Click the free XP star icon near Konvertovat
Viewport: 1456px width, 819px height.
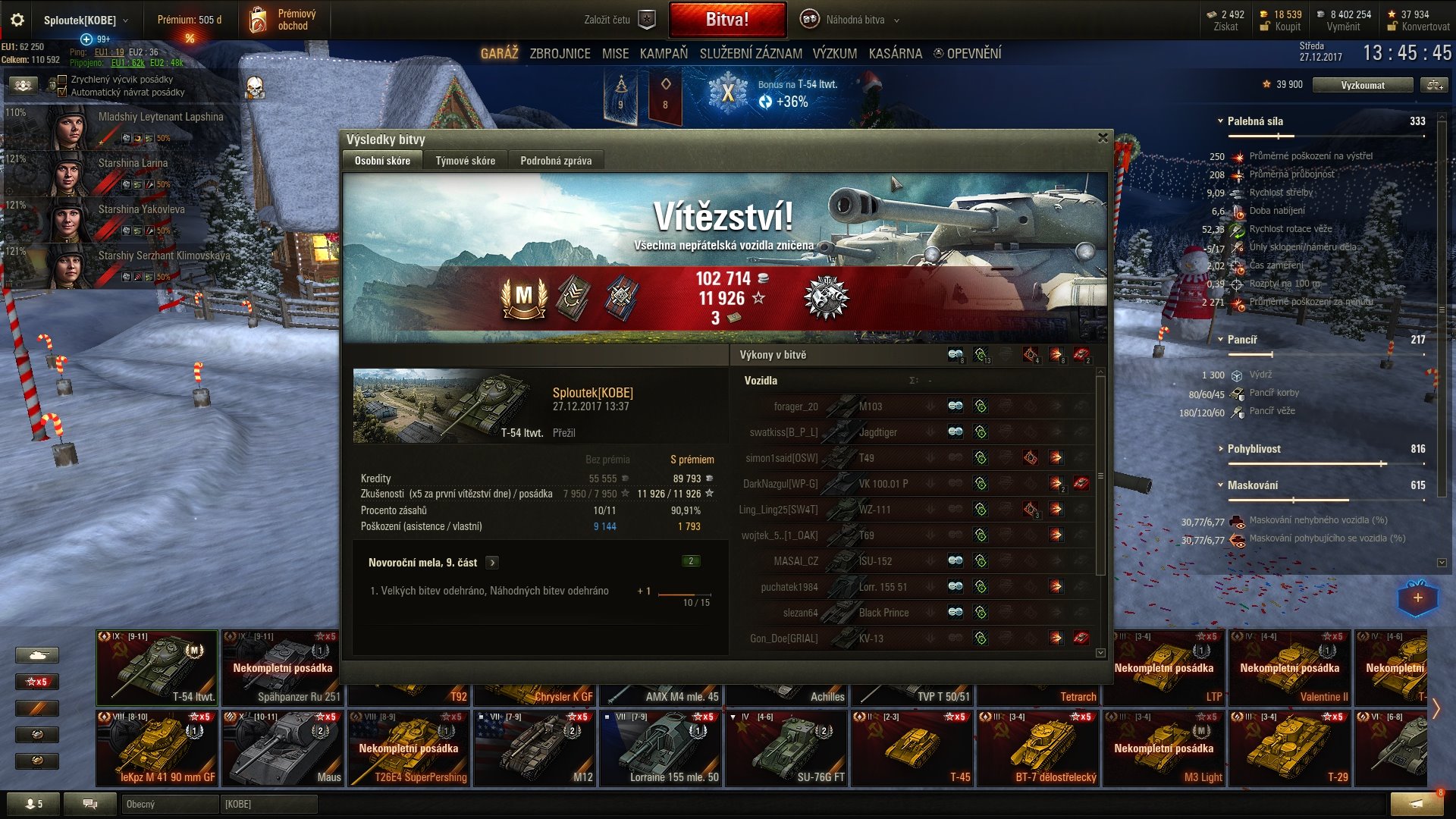click(1392, 13)
